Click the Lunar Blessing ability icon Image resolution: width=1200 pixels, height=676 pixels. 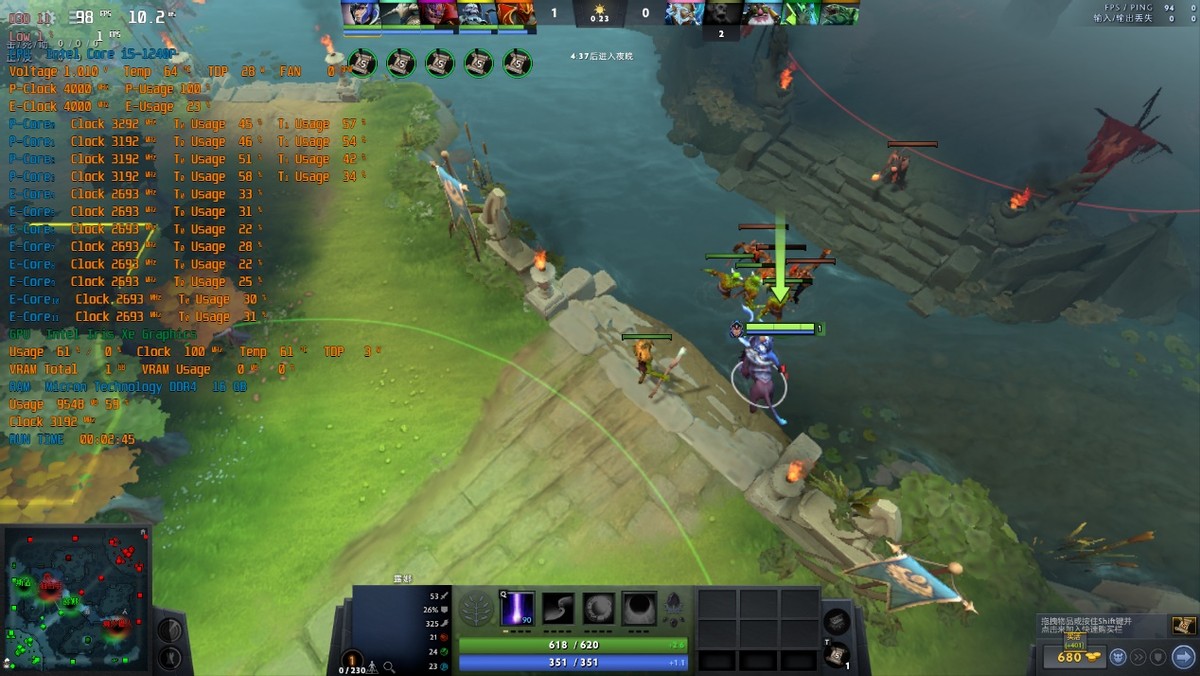point(599,608)
